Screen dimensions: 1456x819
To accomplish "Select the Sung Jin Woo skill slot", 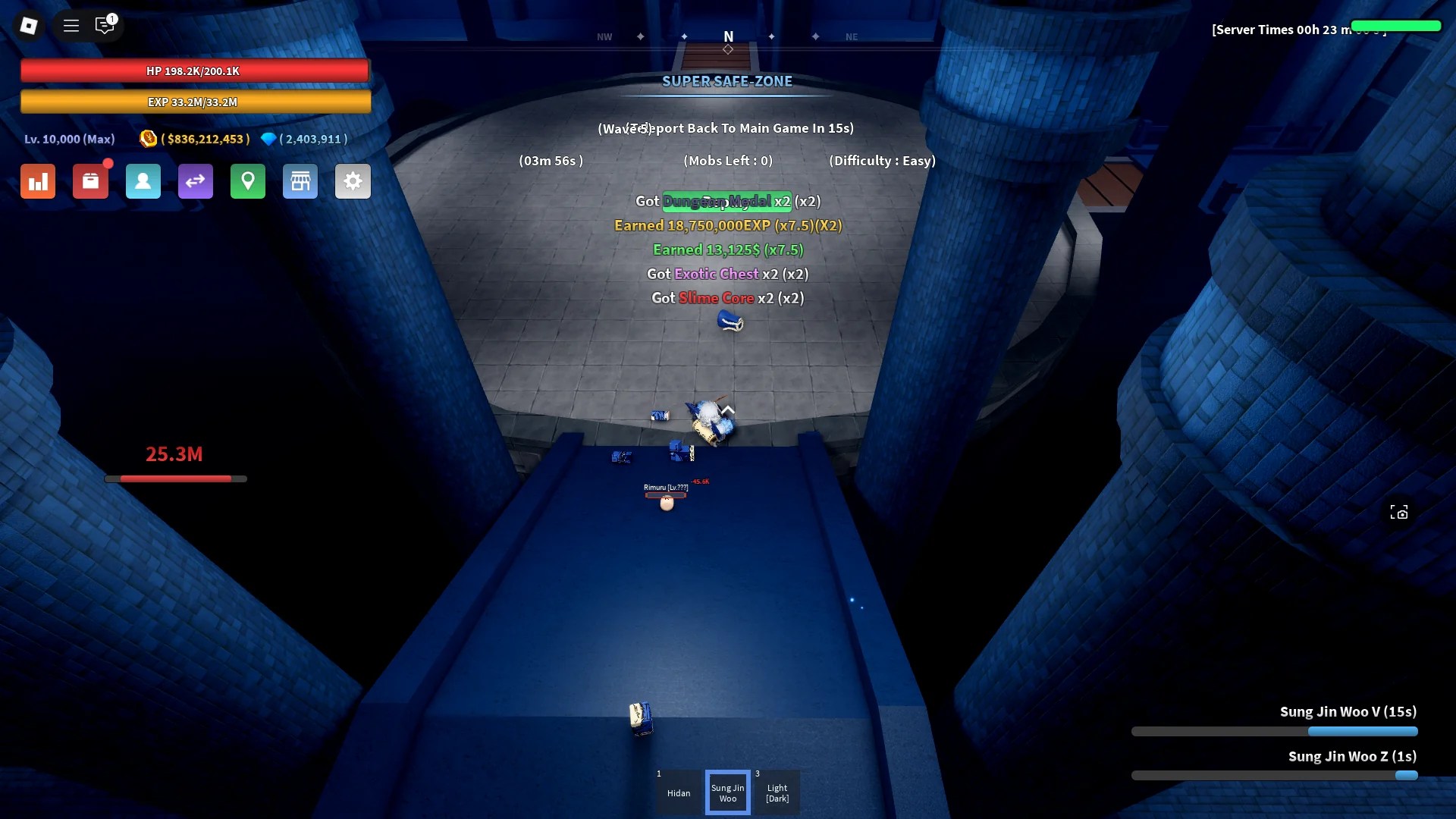I will [x=727, y=792].
